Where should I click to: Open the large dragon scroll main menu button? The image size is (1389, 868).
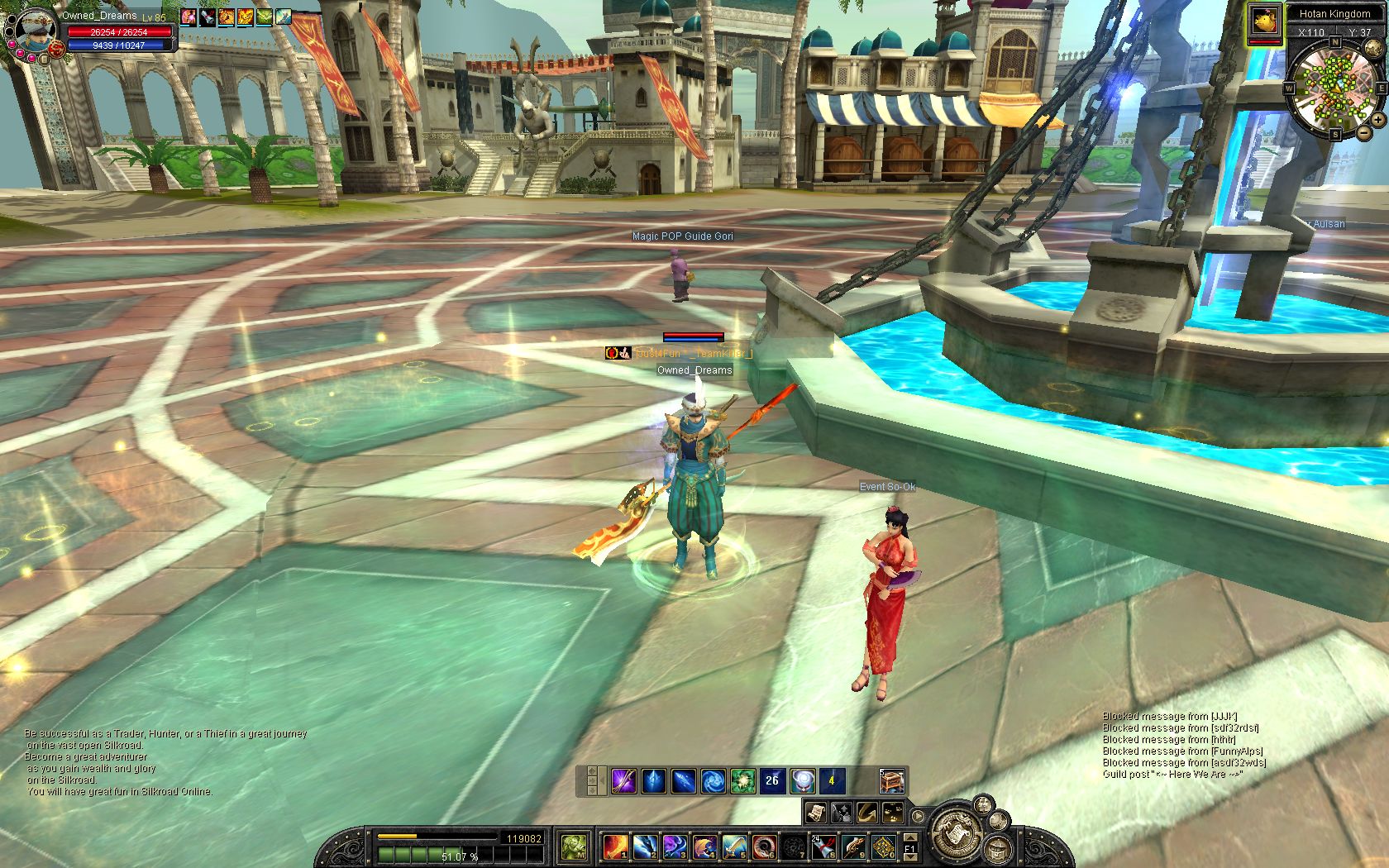[957, 832]
